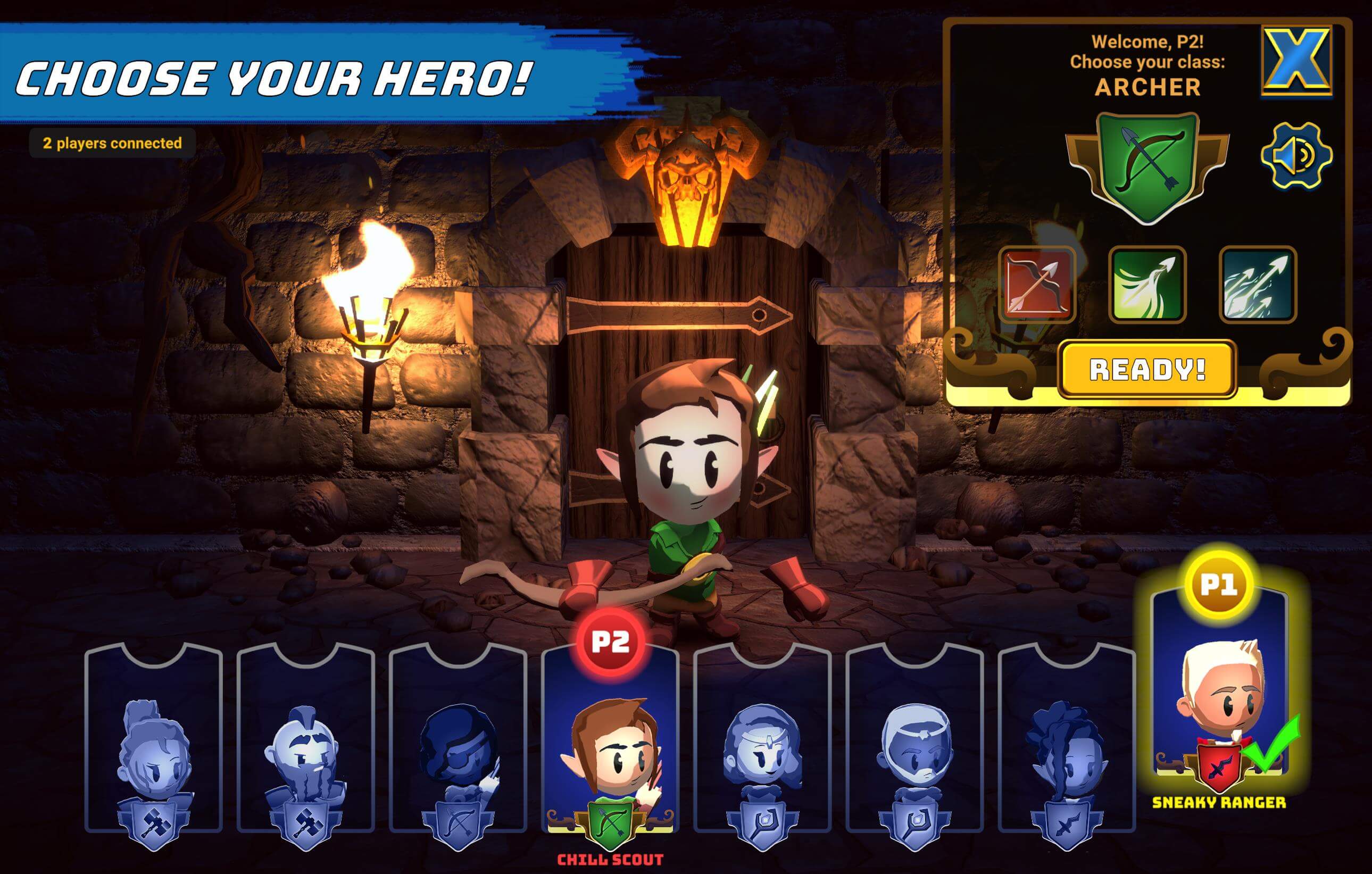Select the Sneaky Ranger hero card
Viewport: 1372px width, 874px height.
click(1219, 695)
